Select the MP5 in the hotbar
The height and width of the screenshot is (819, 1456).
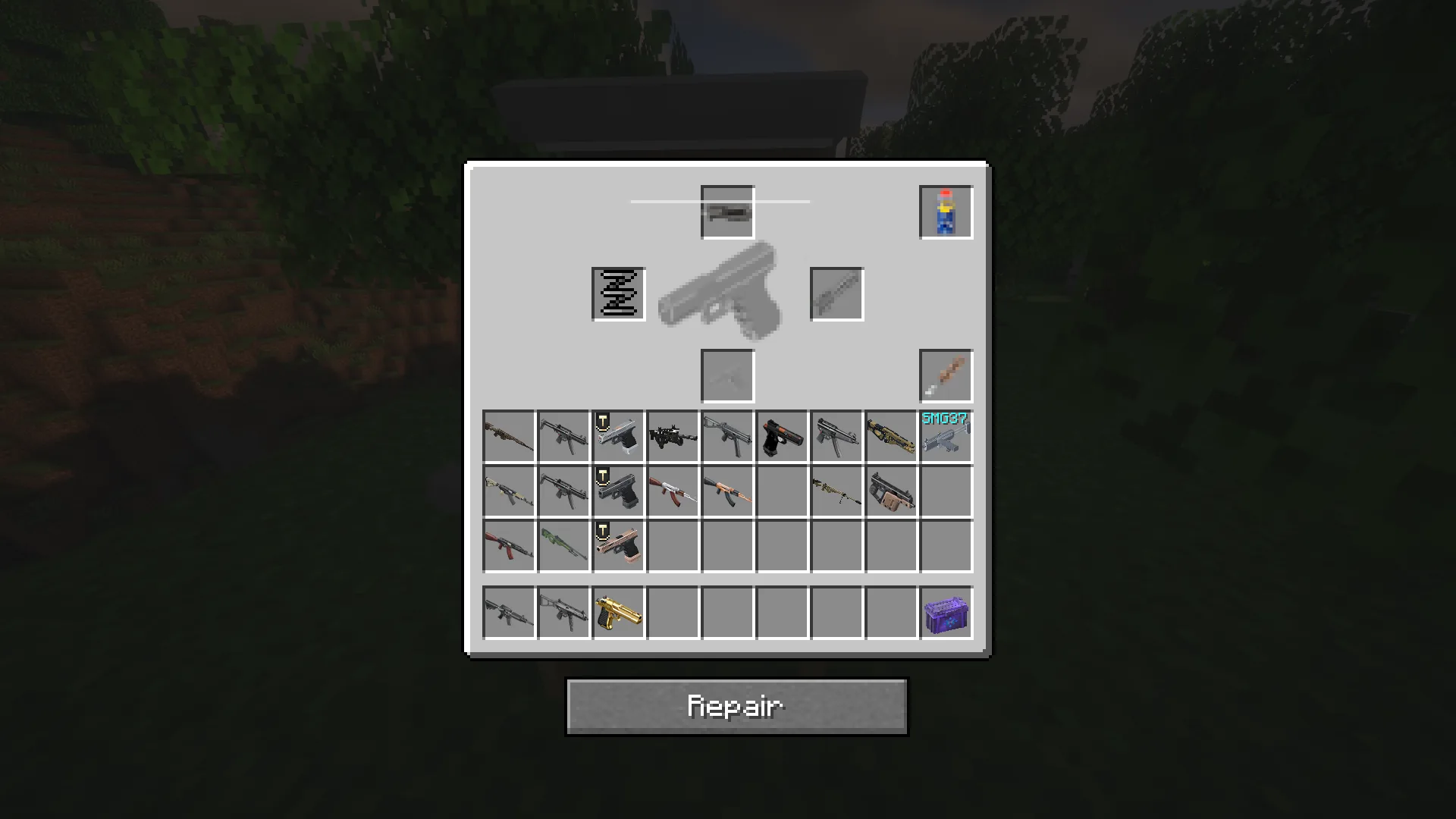(x=563, y=613)
